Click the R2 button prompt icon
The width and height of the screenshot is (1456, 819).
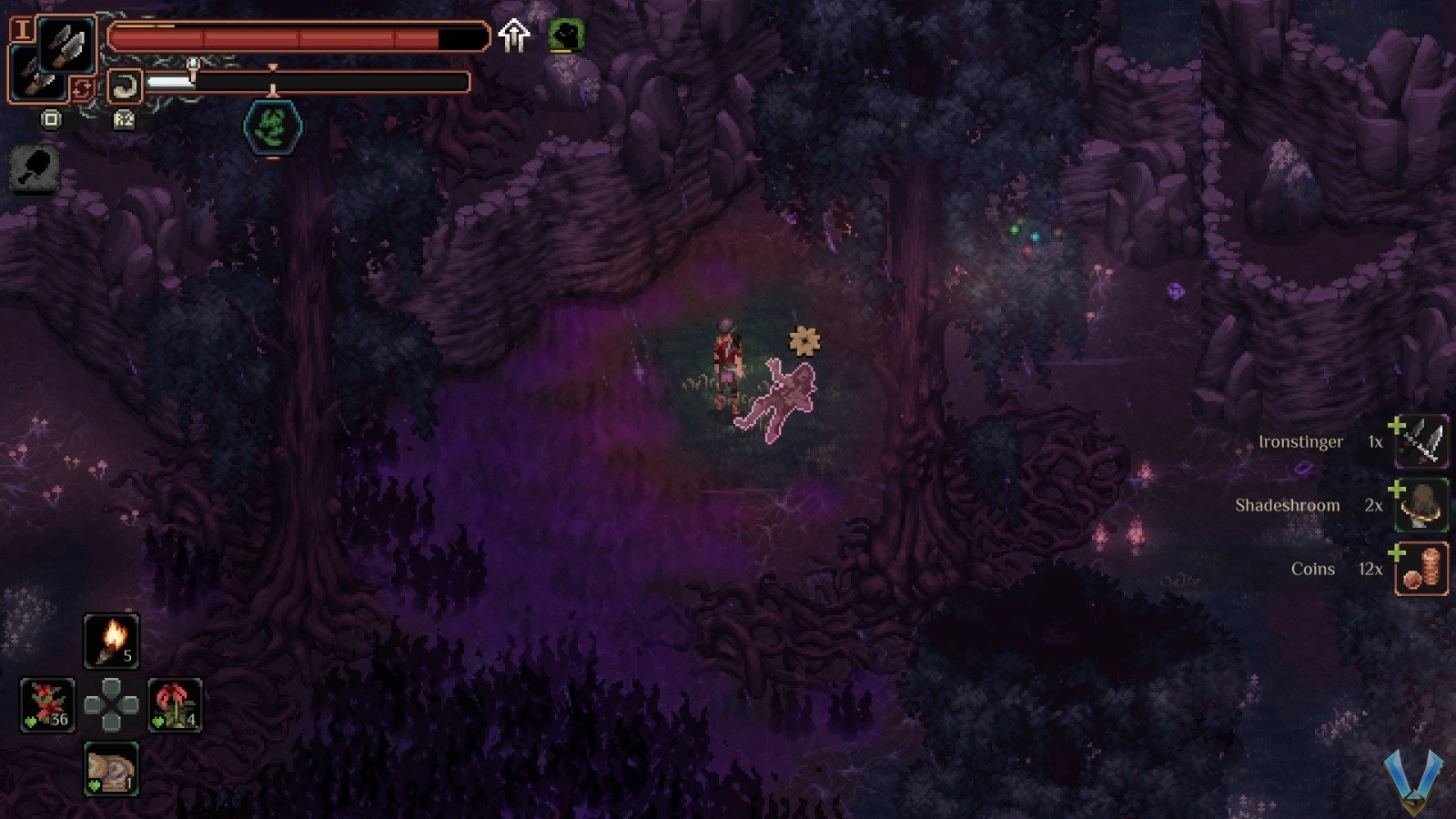[x=125, y=119]
